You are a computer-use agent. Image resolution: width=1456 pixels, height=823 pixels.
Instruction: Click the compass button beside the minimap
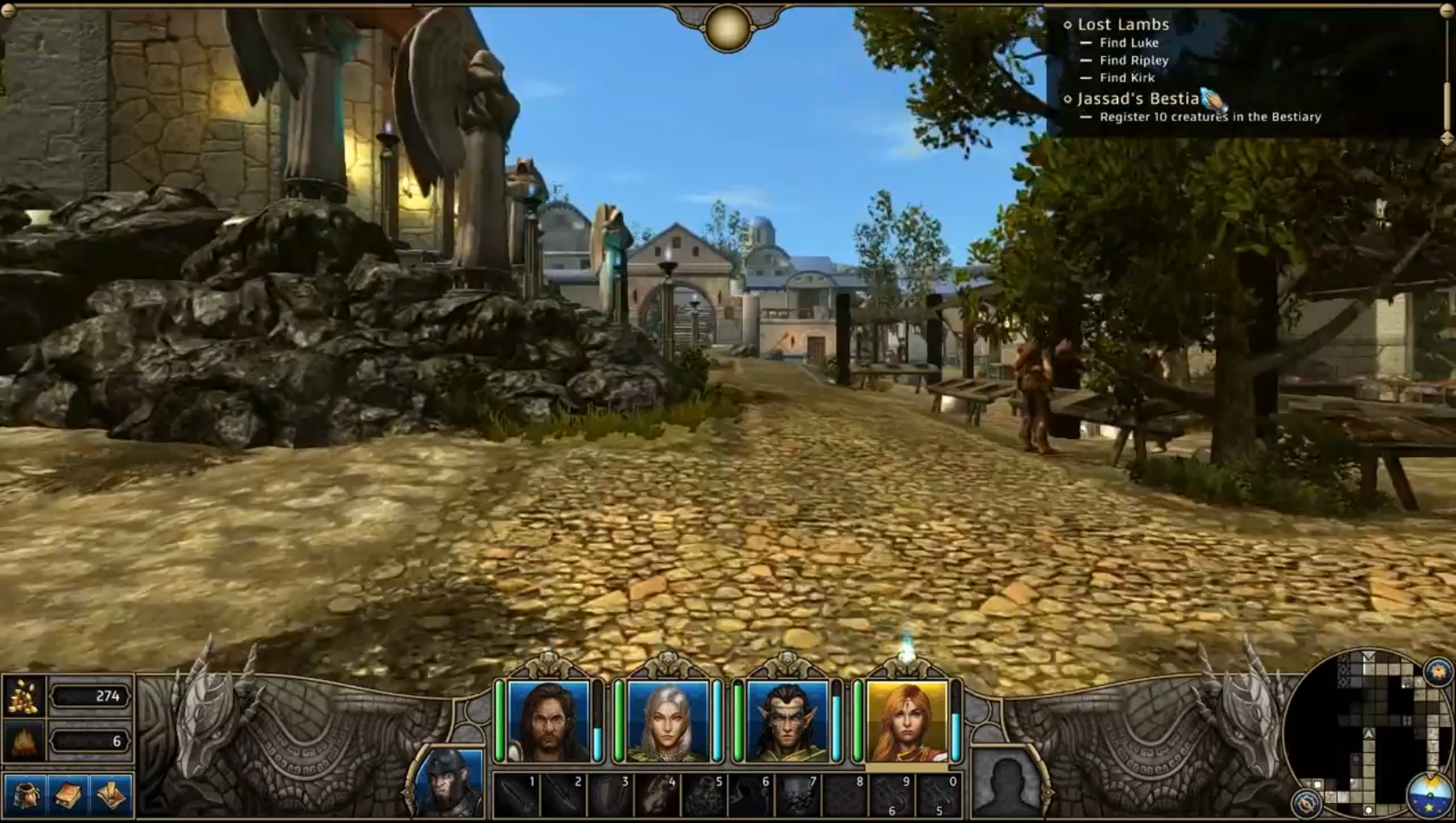tap(1306, 802)
